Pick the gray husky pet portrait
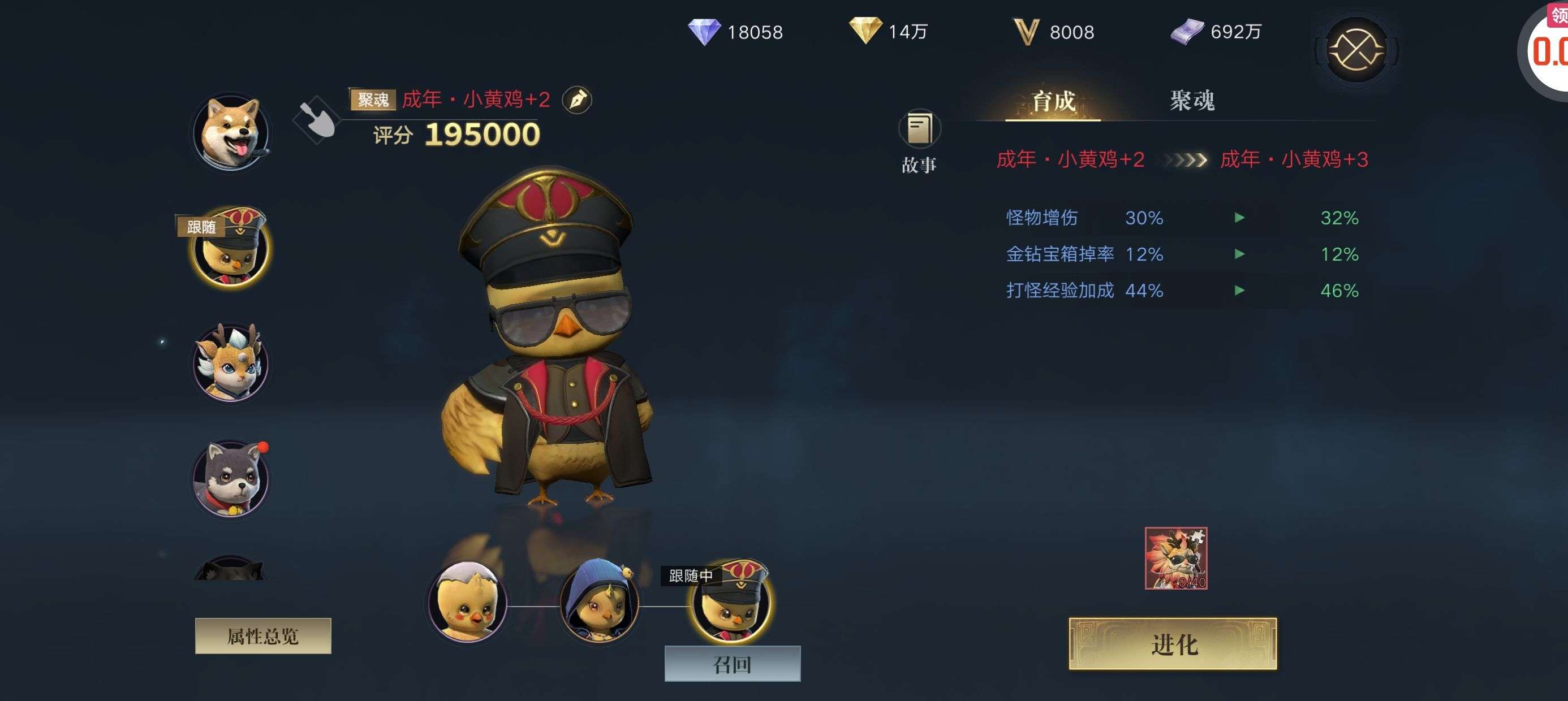Image resolution: width=1568 pixels, height=701 pixels. click(231, 479)
